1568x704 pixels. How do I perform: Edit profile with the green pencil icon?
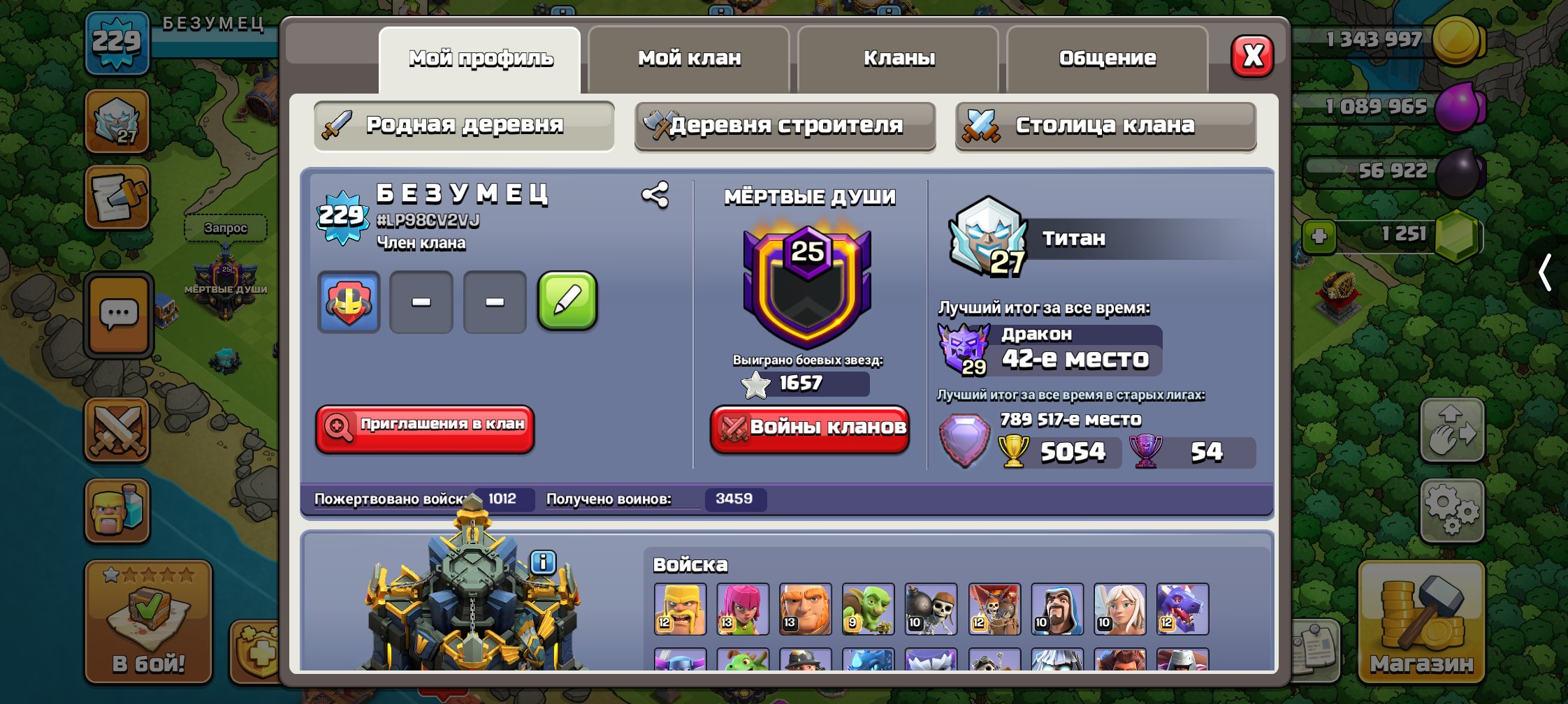point(567,302)
